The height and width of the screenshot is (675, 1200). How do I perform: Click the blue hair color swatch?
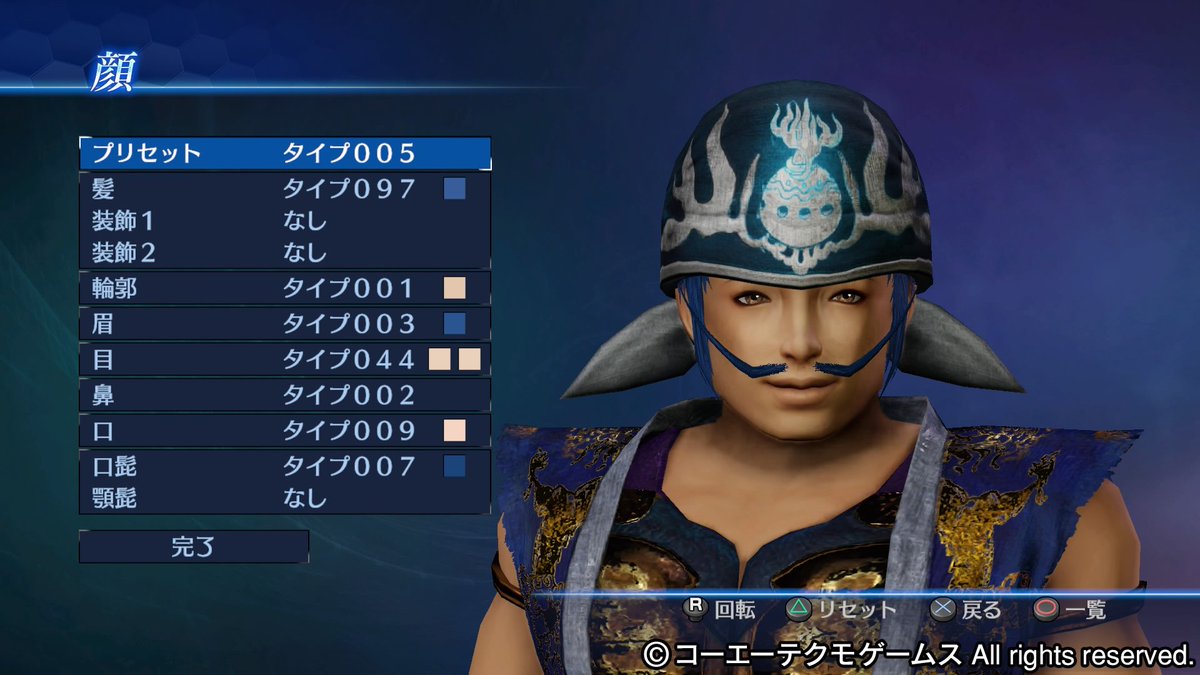point(455,189)
